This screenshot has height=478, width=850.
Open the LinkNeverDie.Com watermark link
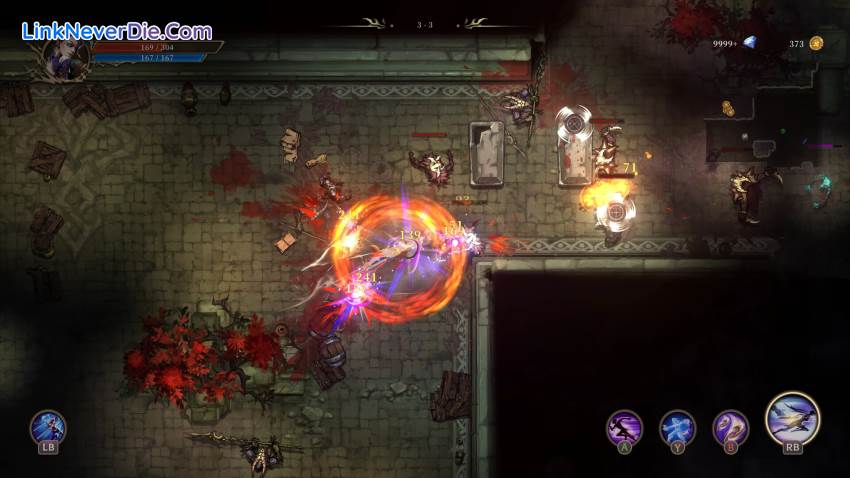[x=117, y=31]
